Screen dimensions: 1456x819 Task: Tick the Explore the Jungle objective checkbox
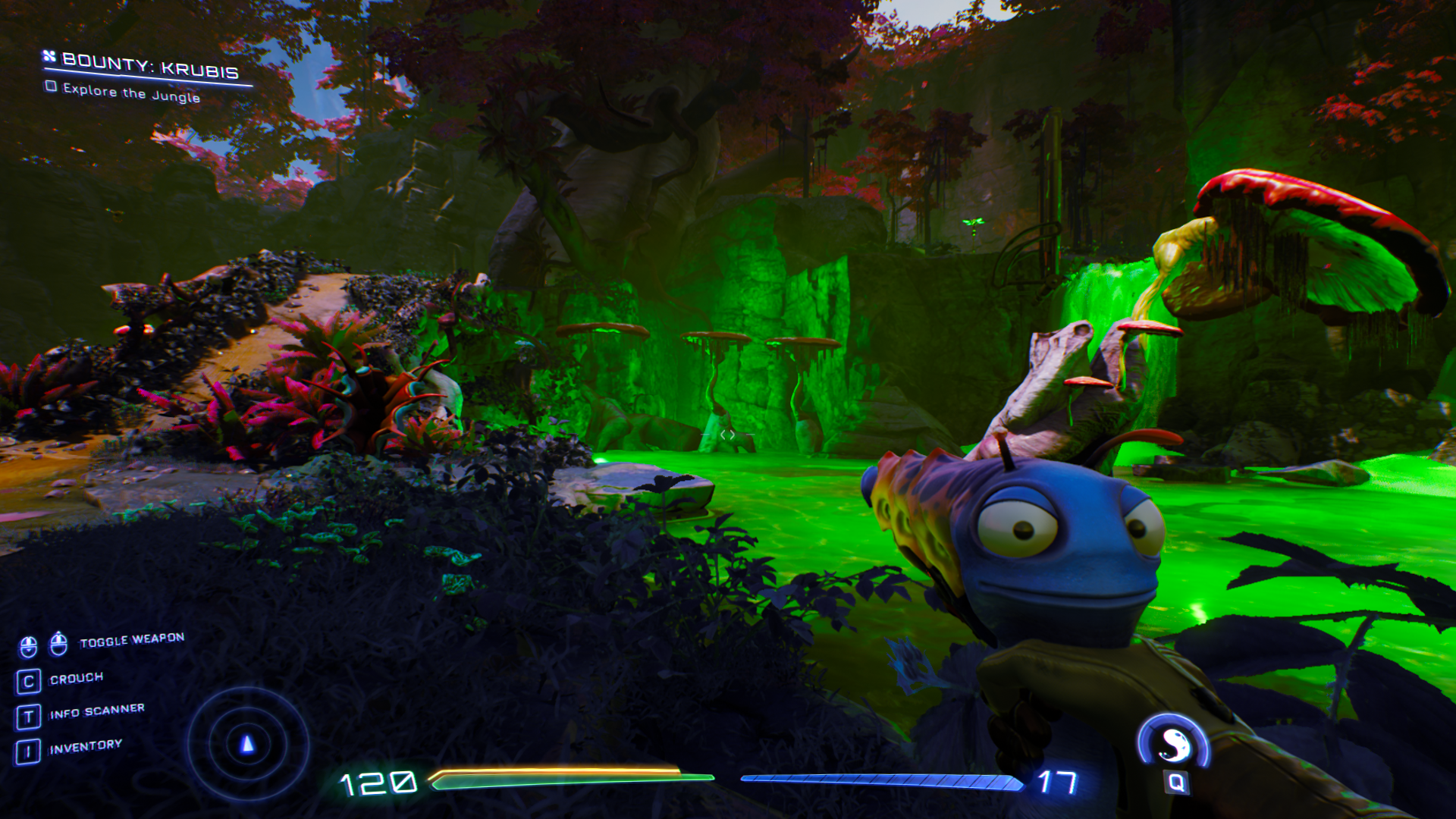click(52, 86)
